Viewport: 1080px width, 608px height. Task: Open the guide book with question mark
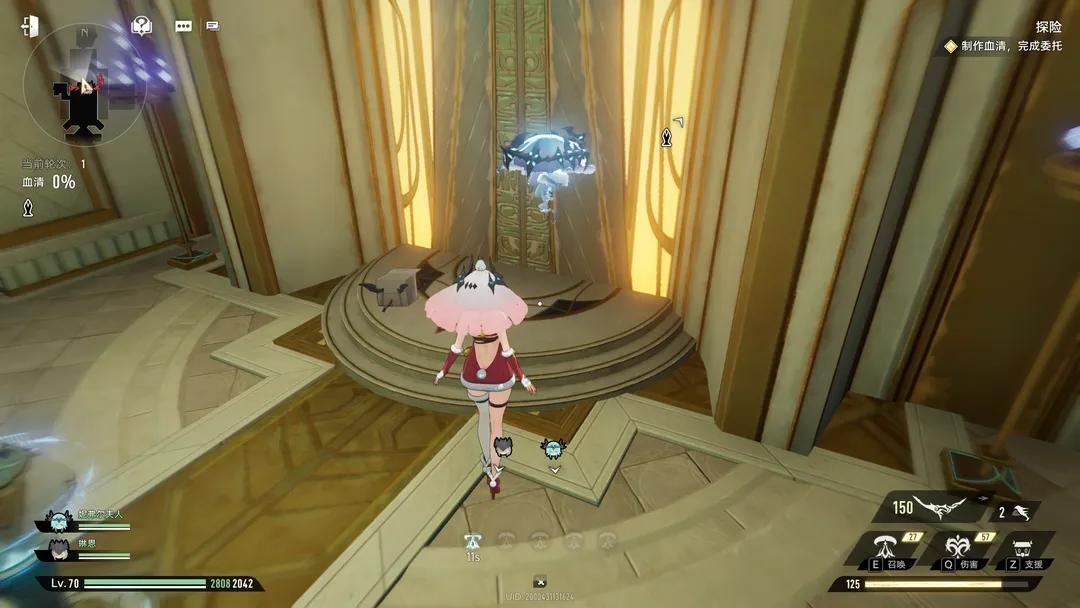(142, 26)
